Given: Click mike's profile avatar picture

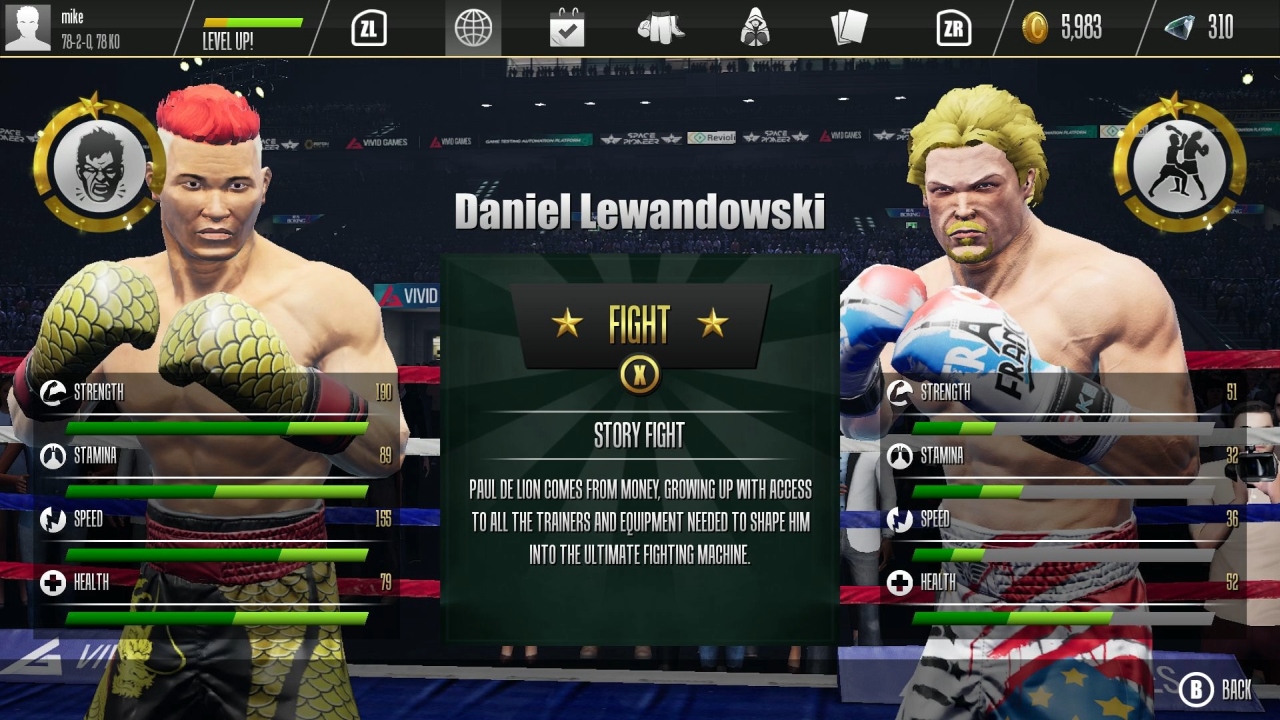Looking at the screenshot, I should (28, 26).
